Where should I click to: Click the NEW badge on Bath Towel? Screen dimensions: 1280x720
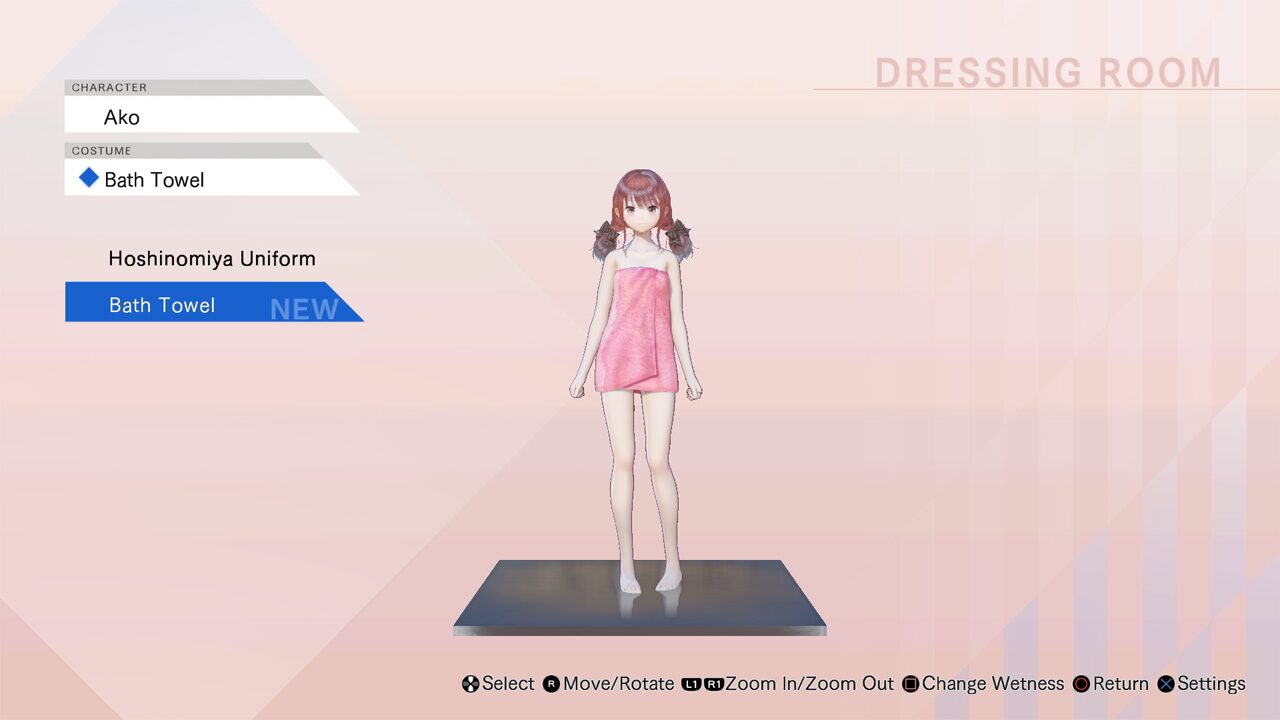pyautogui.click(x=303, y=309)
